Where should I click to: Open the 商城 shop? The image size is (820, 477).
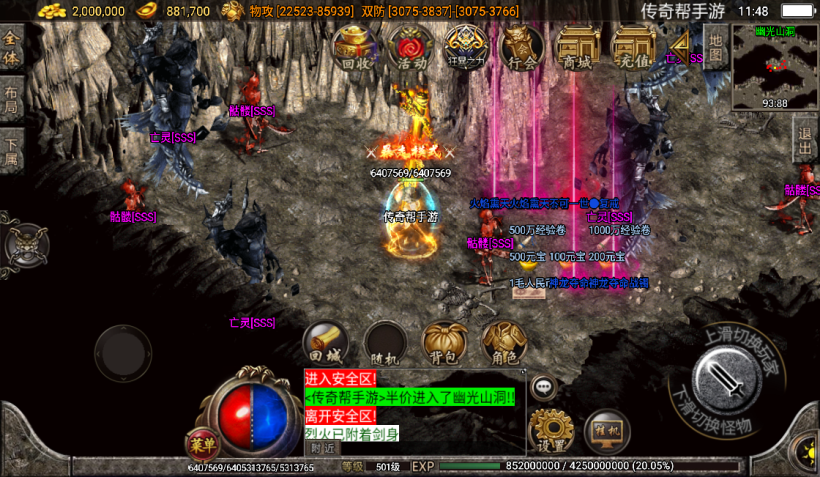coord(578,47)
